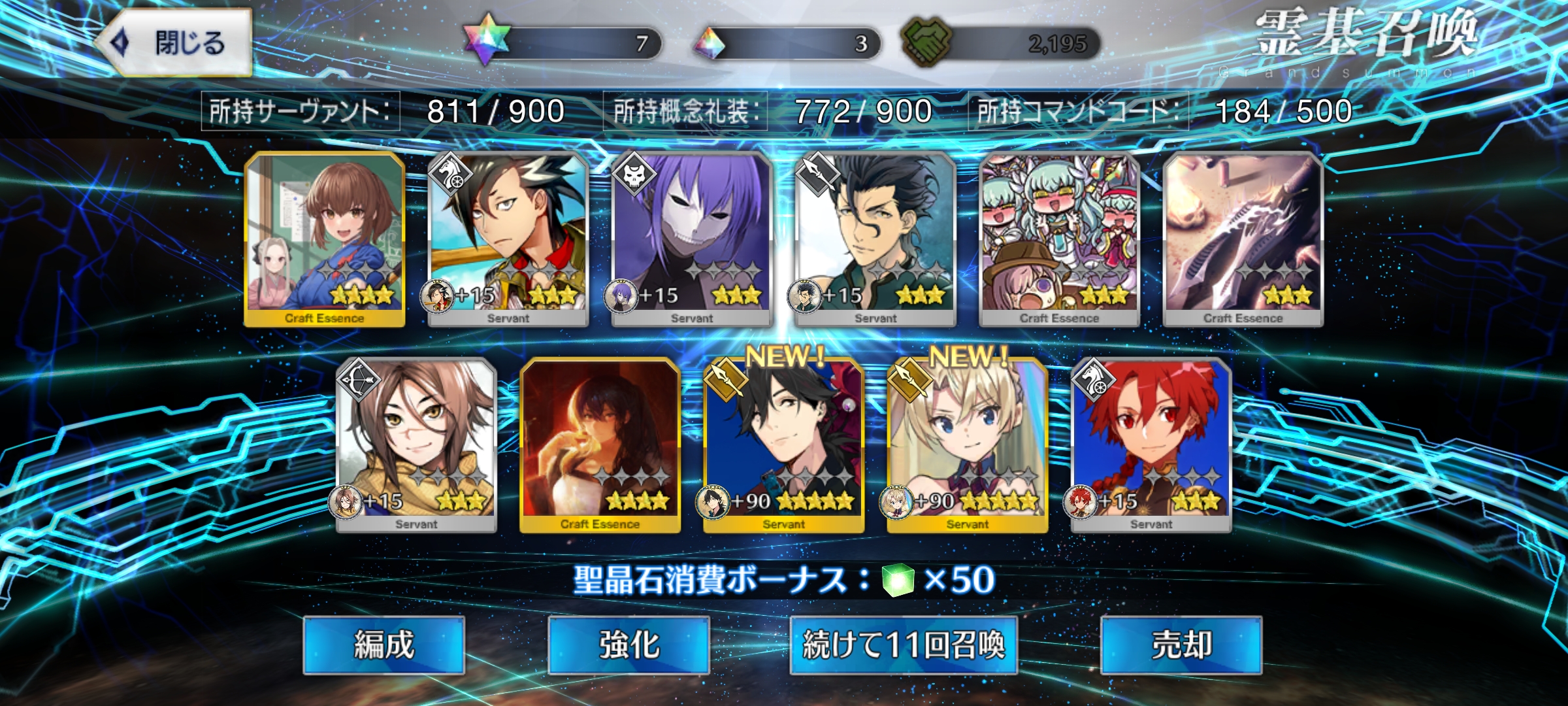Open the chibi green-haired girls Craft Essence
The image size is (1568, 706).
click(1059, 239)
